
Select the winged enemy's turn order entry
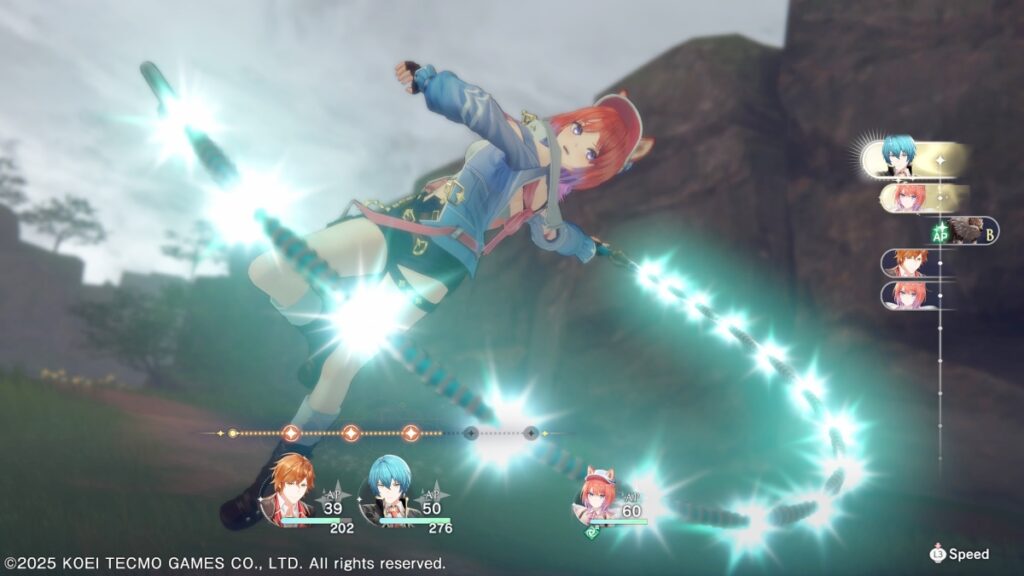967,230
